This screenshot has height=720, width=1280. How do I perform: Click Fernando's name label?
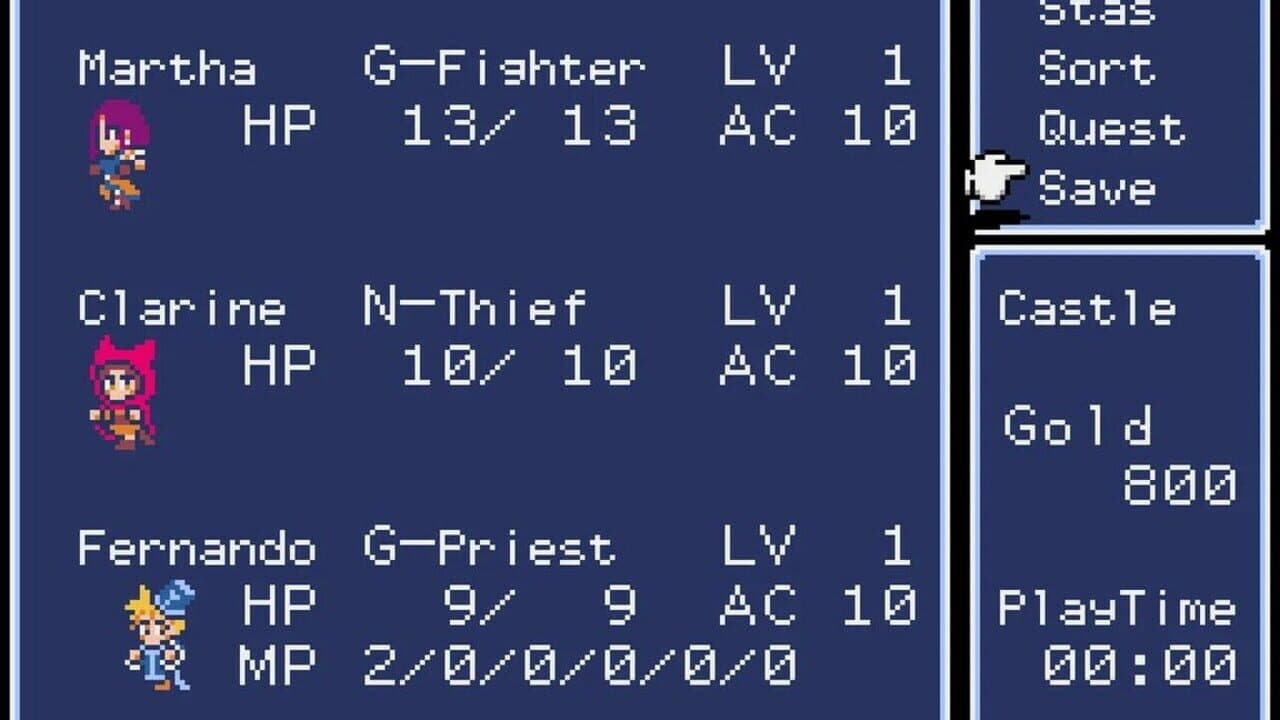pyautogui.click(x=200, y=545)
